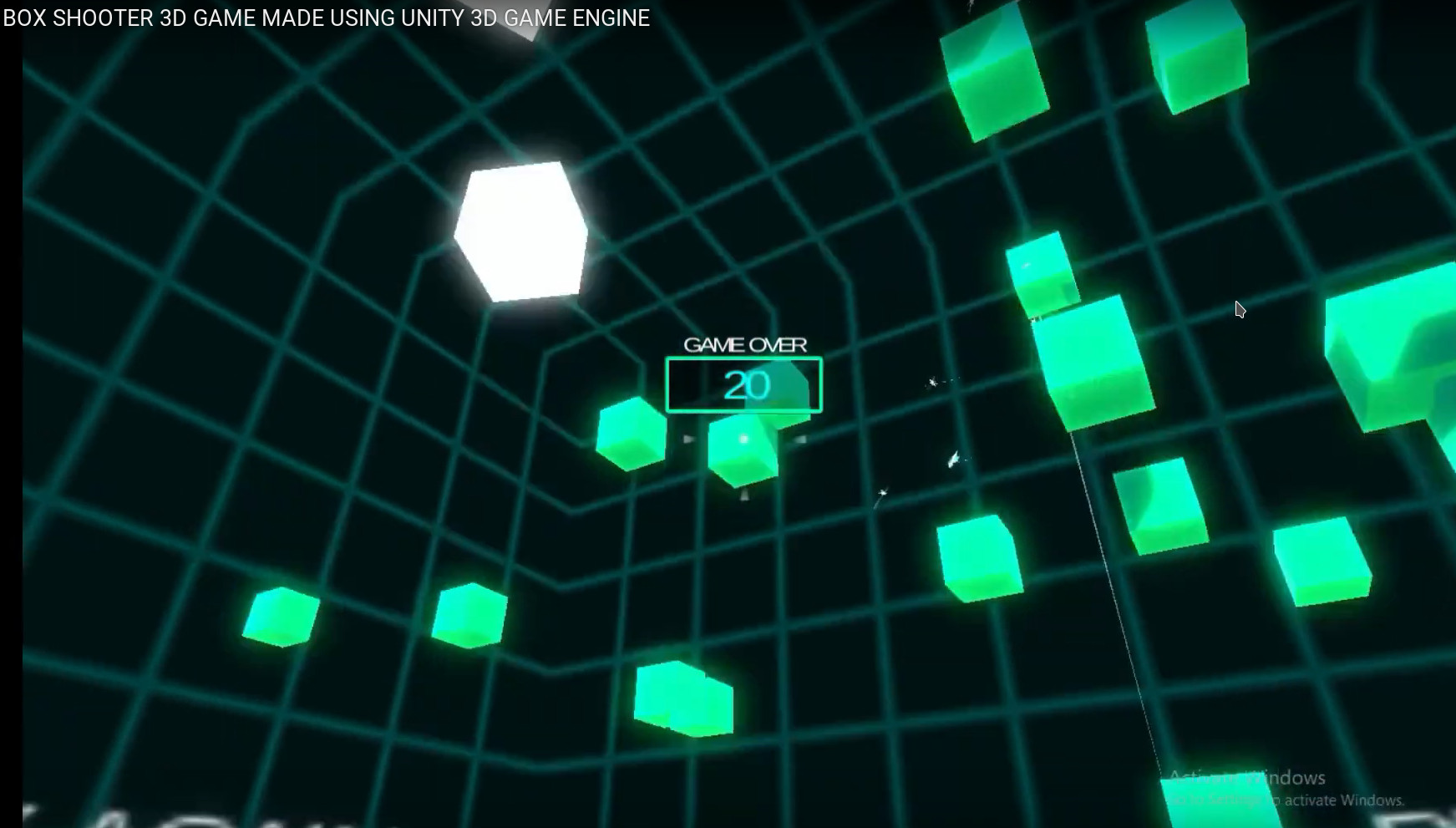Image resolution: width=1456 pixels, height=828 pixels.
Task: Click the small green cube at bottom left
Action: (280, 618)
